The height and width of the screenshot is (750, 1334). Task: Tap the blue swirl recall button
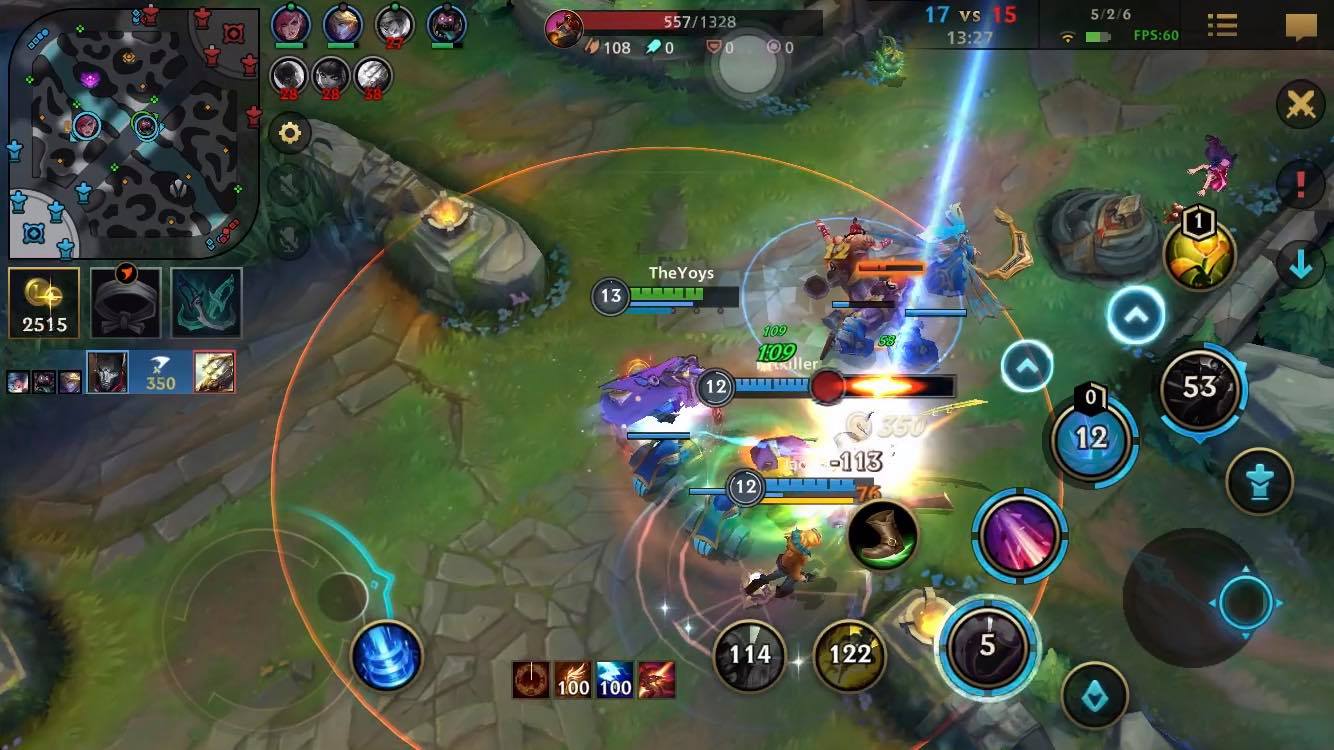386,657
